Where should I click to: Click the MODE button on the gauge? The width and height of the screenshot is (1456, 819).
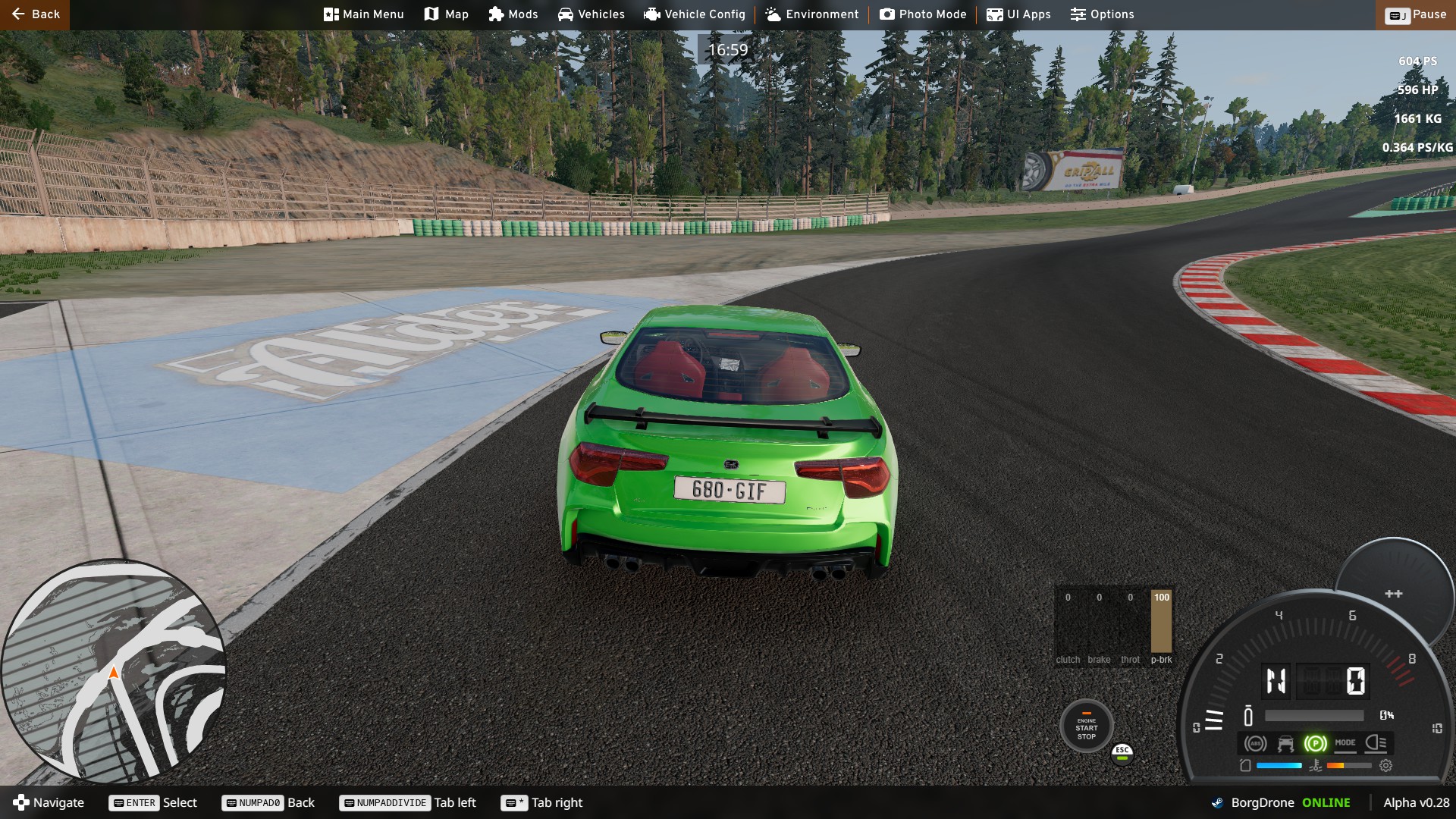point(1345,743)
